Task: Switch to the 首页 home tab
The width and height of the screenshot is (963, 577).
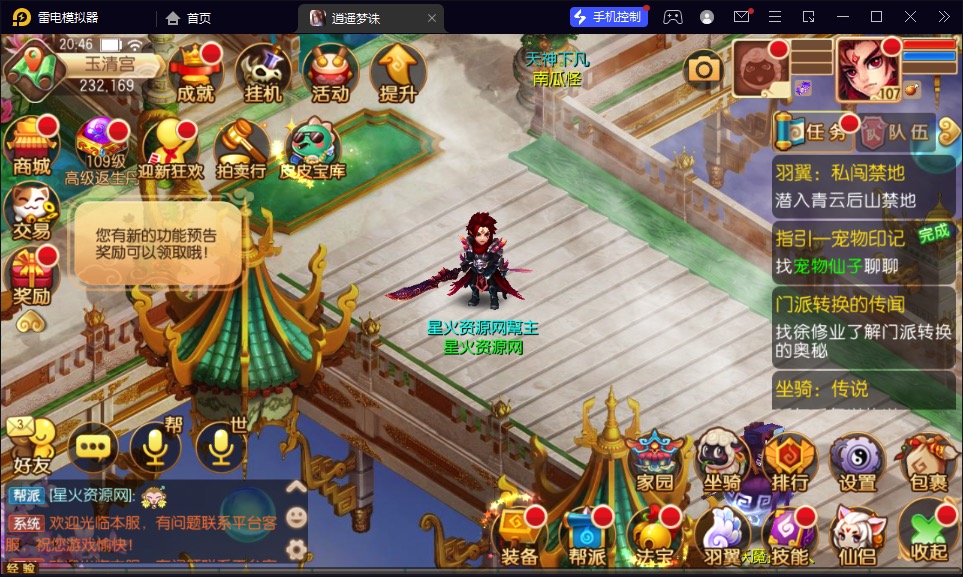Action: [x=188, y=17]
